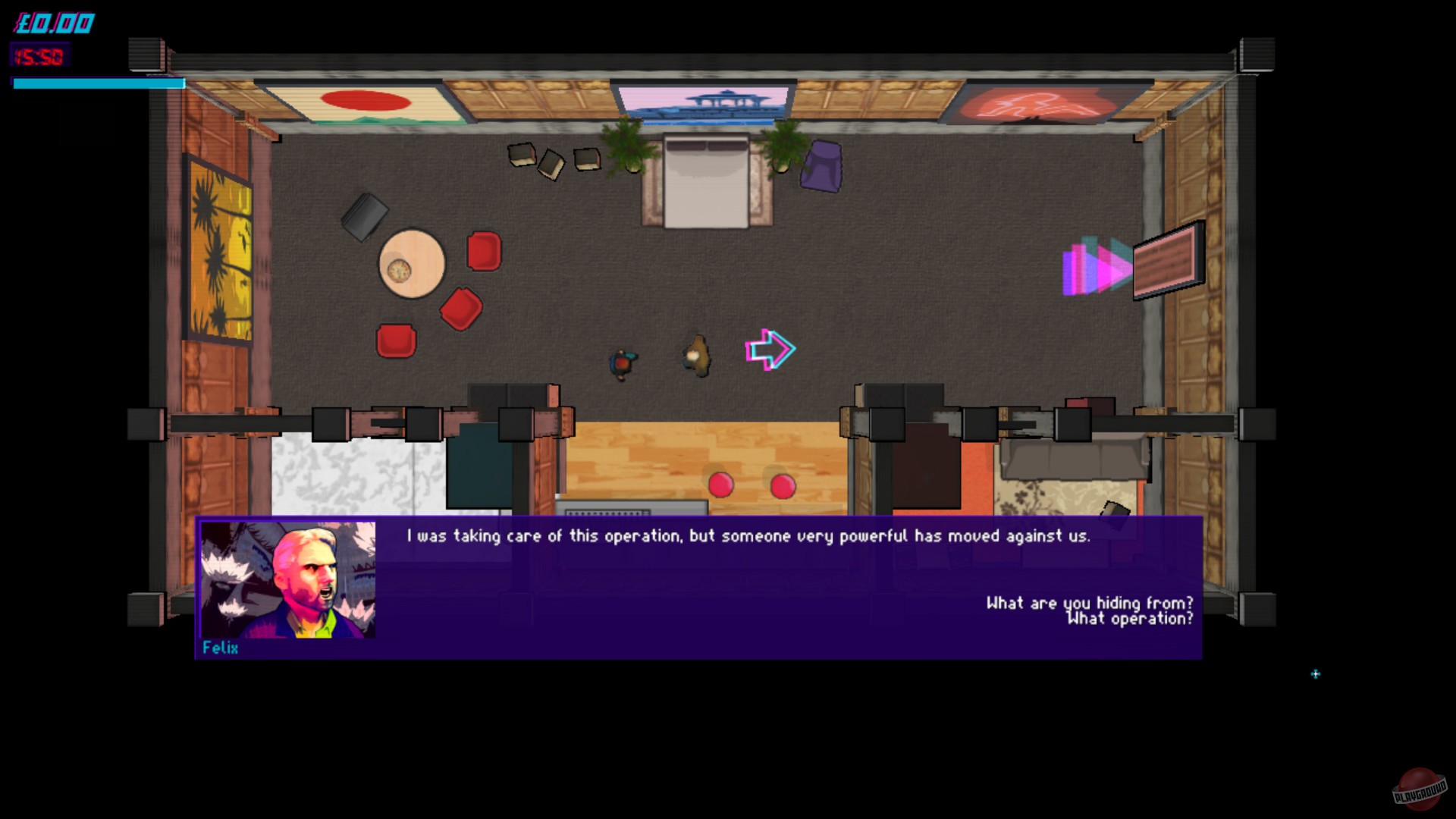The image size is (1456, 819).
Task: Click the cyan progress bar under the timer
Action: click(x=99, y=83)
